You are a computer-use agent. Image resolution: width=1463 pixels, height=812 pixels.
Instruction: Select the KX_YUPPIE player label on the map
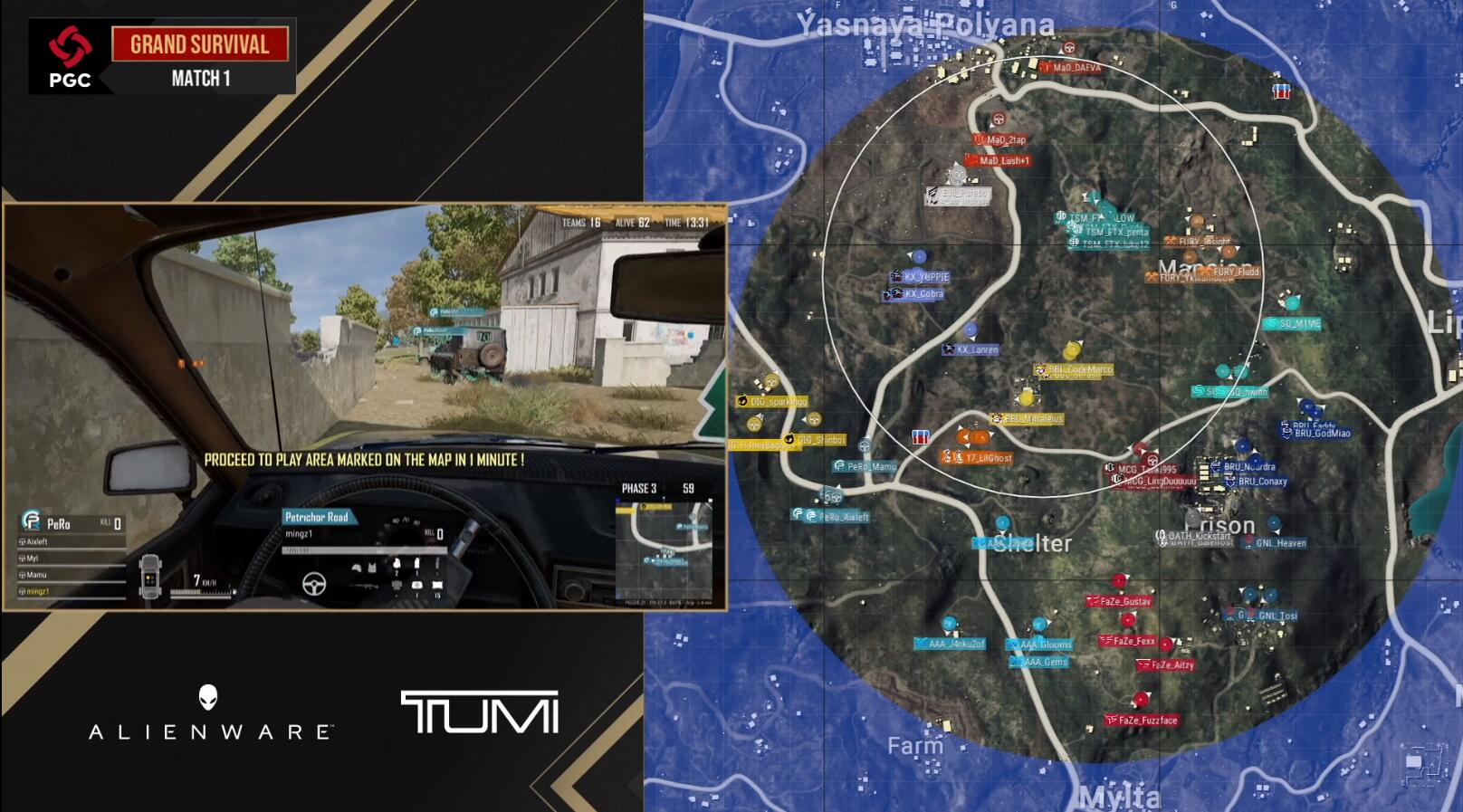pyautogui.click(x=926, y=277)
